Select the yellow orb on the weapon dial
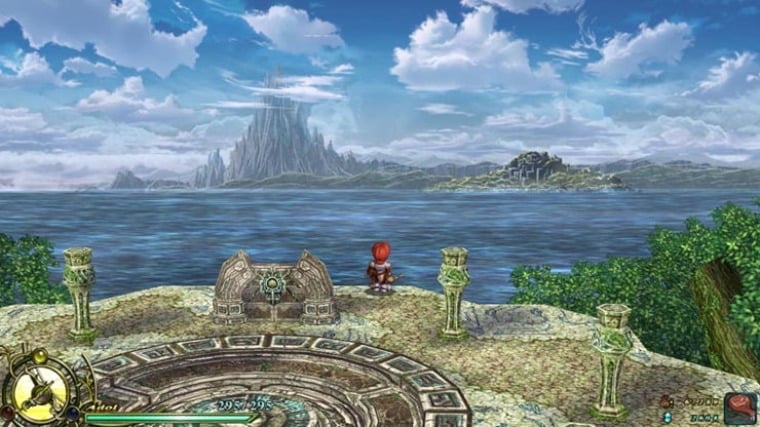 click(39, 356)
